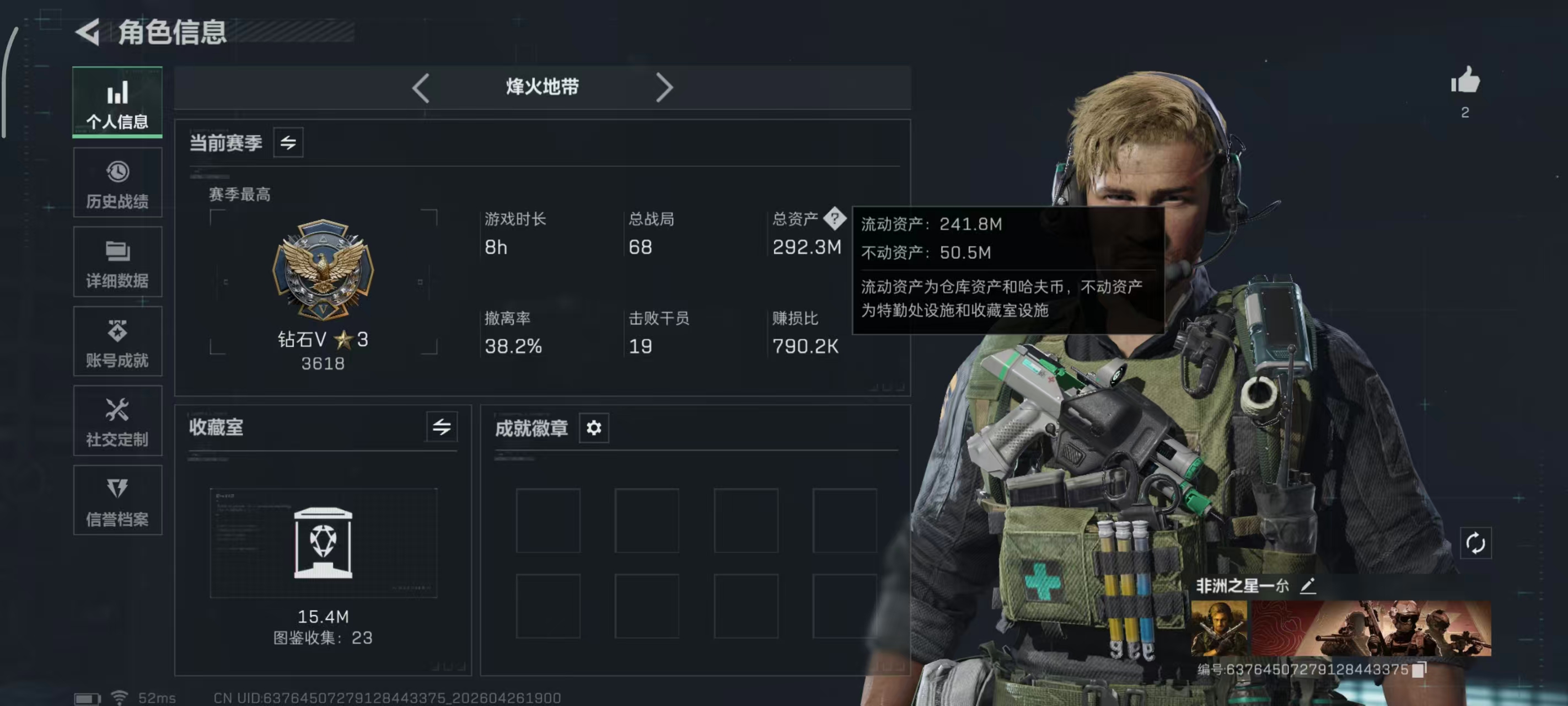The width and height of the screenshot is (1568, 706).
Task: View 详细数据 statistics
Action: click(117, 262)
